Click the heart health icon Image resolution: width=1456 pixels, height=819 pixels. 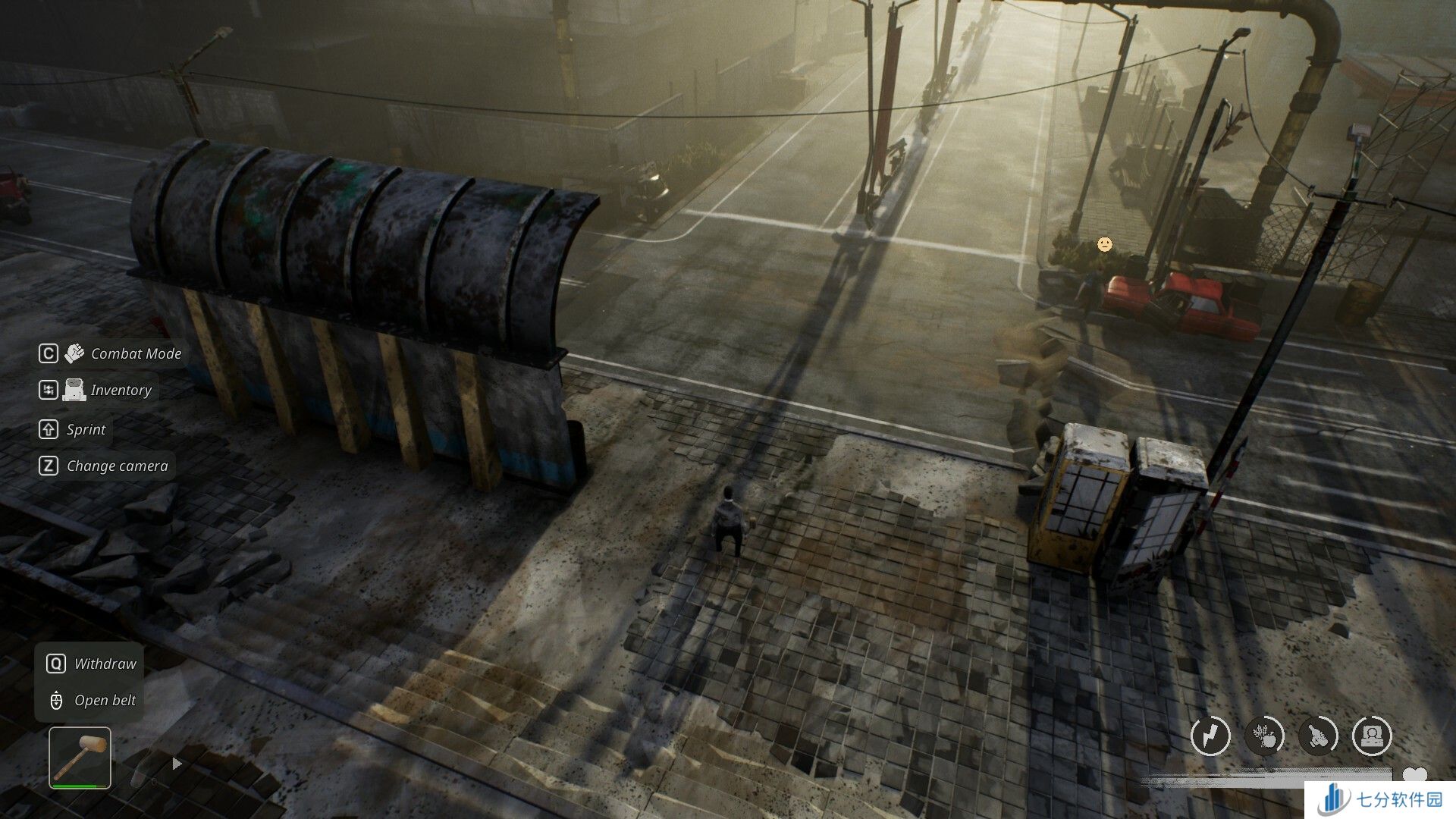(1414, 775)
